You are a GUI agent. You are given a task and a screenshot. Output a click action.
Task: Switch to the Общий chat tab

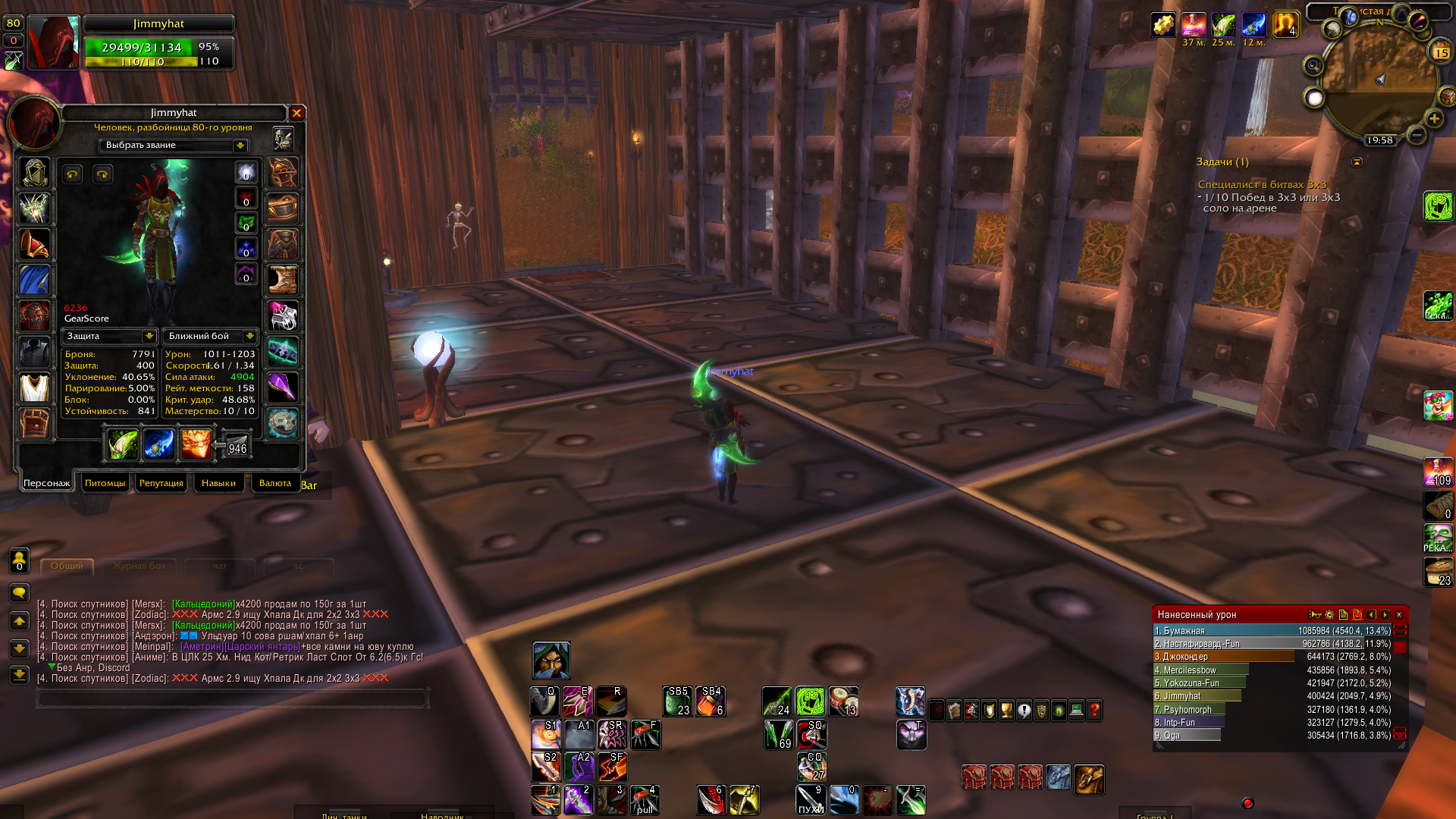tap(67, 566)
